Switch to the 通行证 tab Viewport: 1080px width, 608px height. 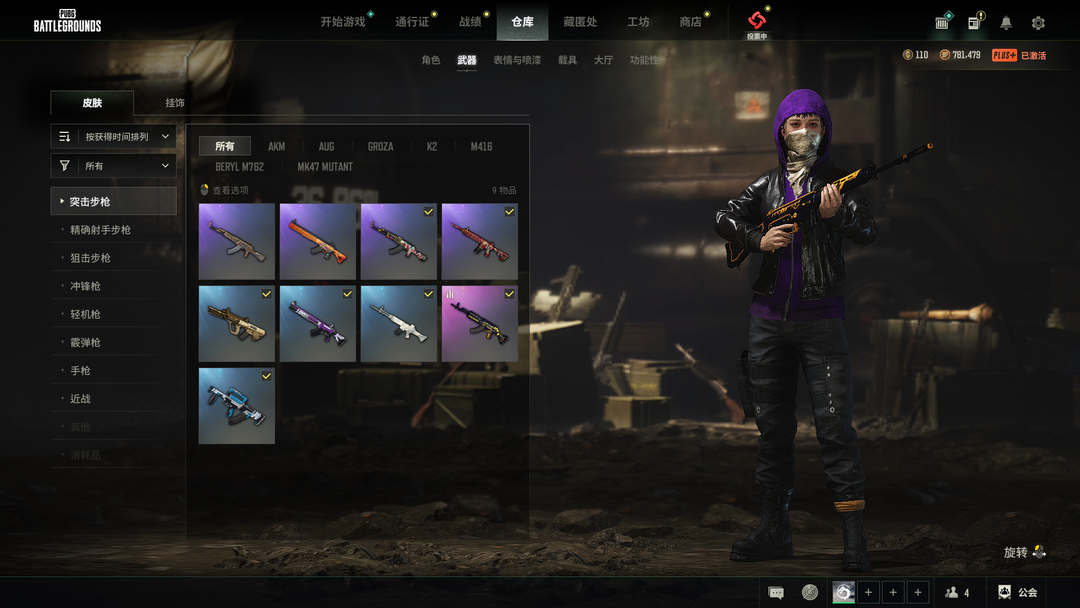(x=411, y=22)
